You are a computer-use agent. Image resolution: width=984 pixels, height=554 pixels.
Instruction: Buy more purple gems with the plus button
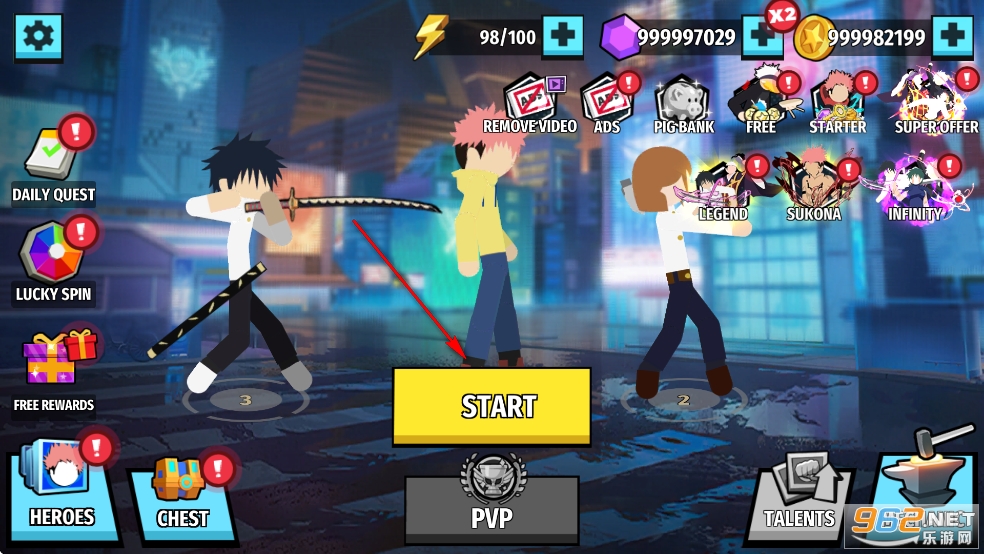click(x=761, y=38)
